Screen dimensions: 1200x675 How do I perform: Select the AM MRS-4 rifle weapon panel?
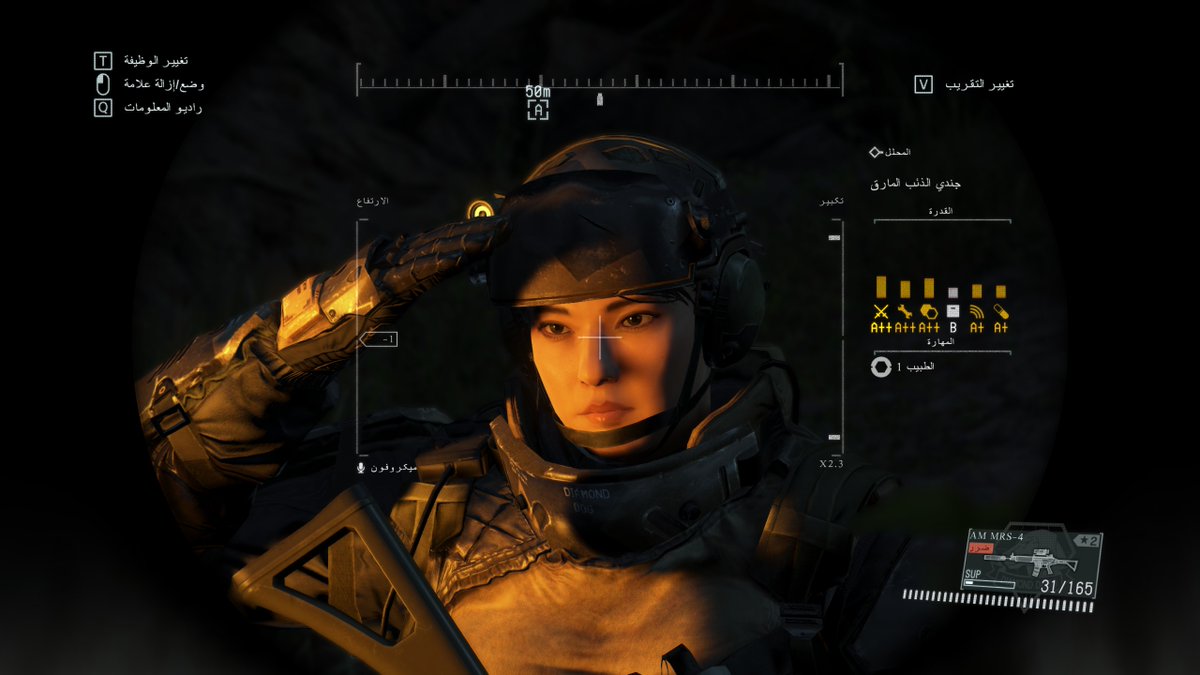tap(1031, 566)
